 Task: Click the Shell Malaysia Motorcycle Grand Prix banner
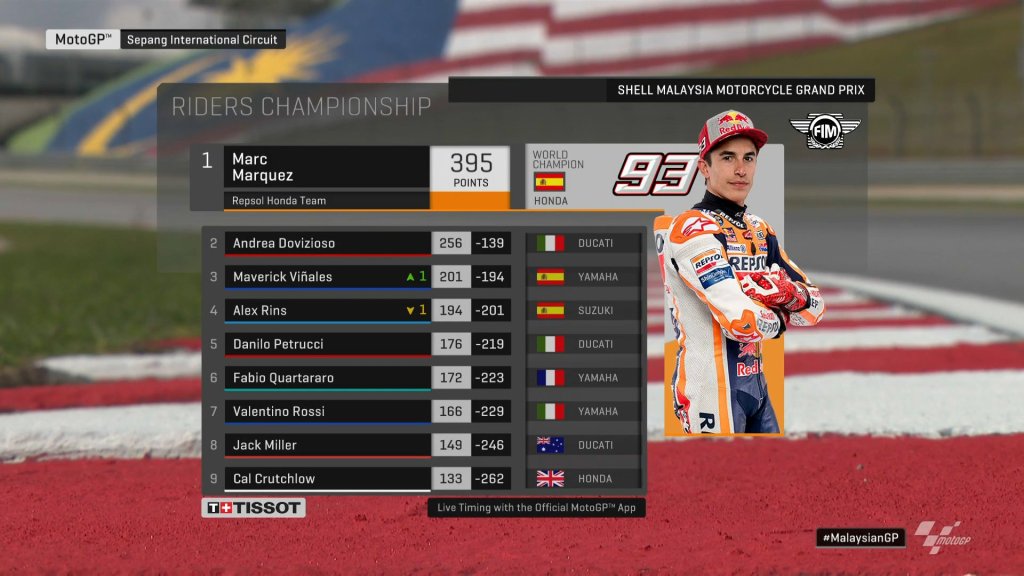740,91
